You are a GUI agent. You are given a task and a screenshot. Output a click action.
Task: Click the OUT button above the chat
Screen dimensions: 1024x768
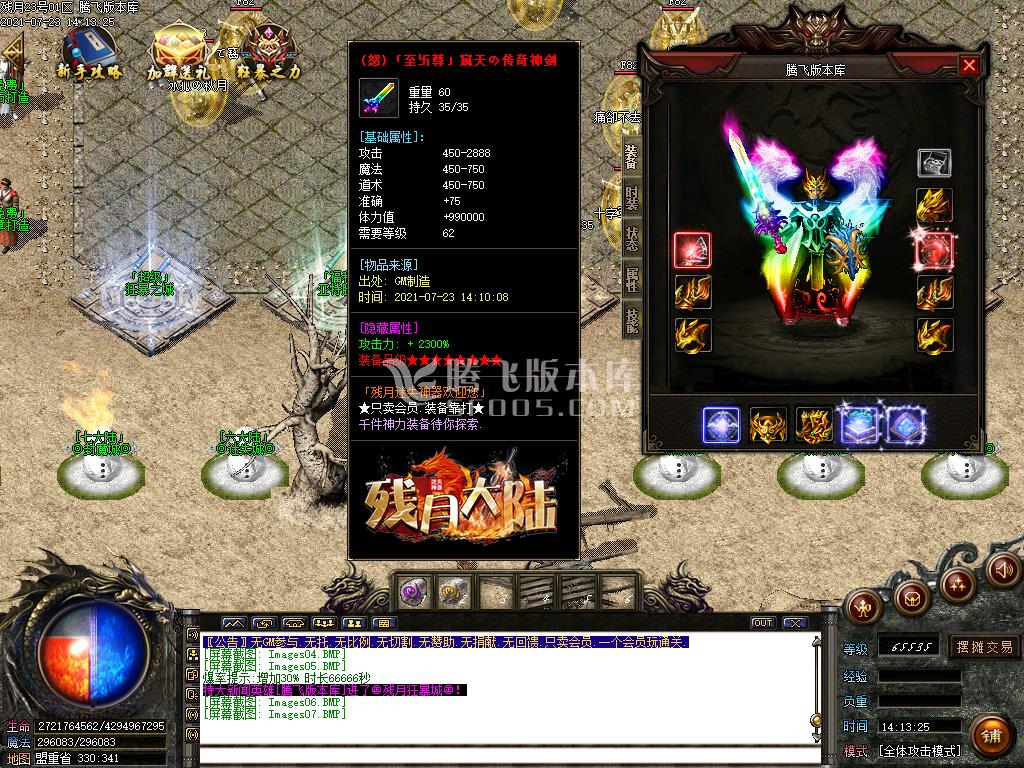(763, 623)
